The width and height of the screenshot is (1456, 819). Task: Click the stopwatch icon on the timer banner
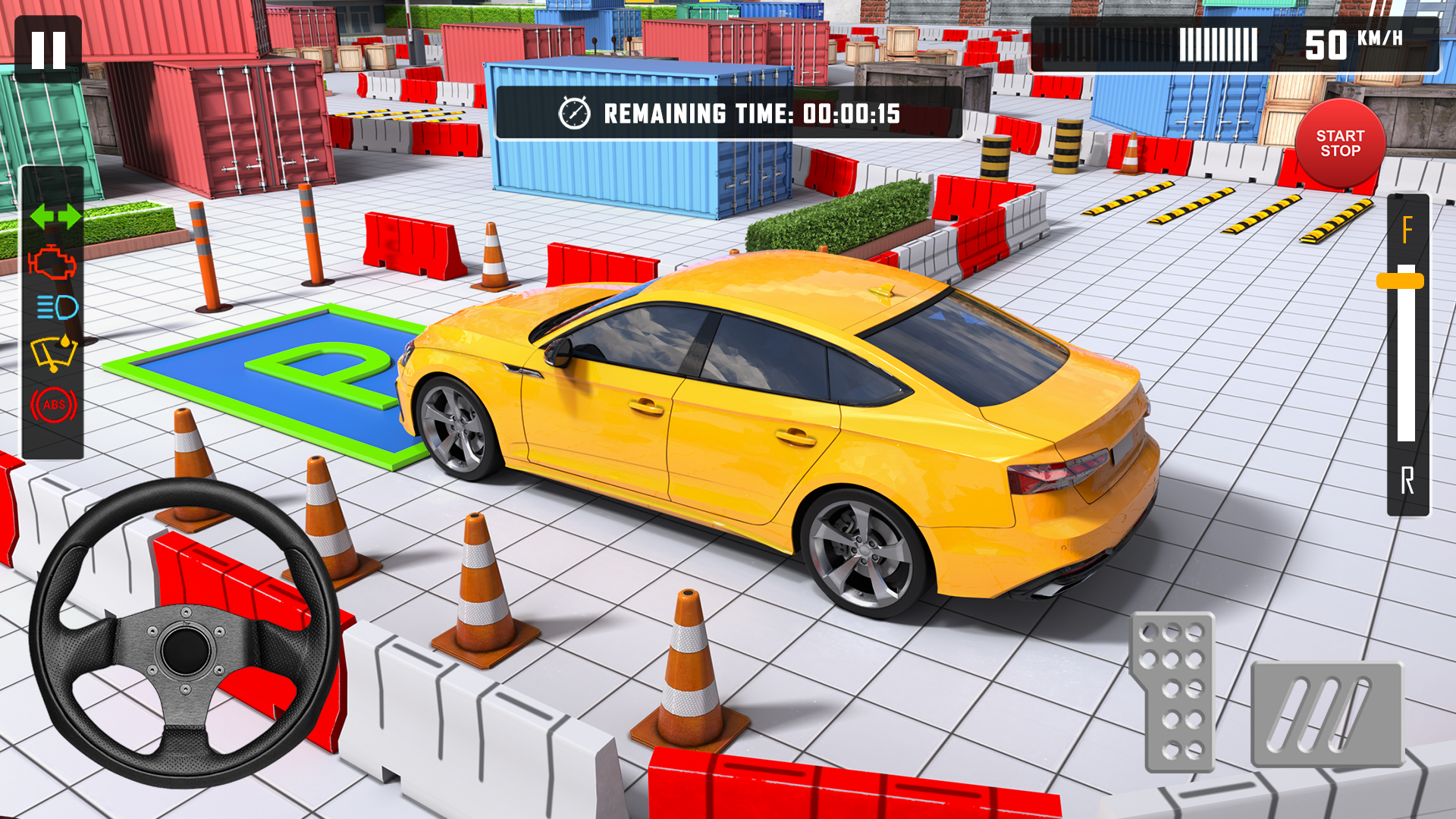(576, 114)
